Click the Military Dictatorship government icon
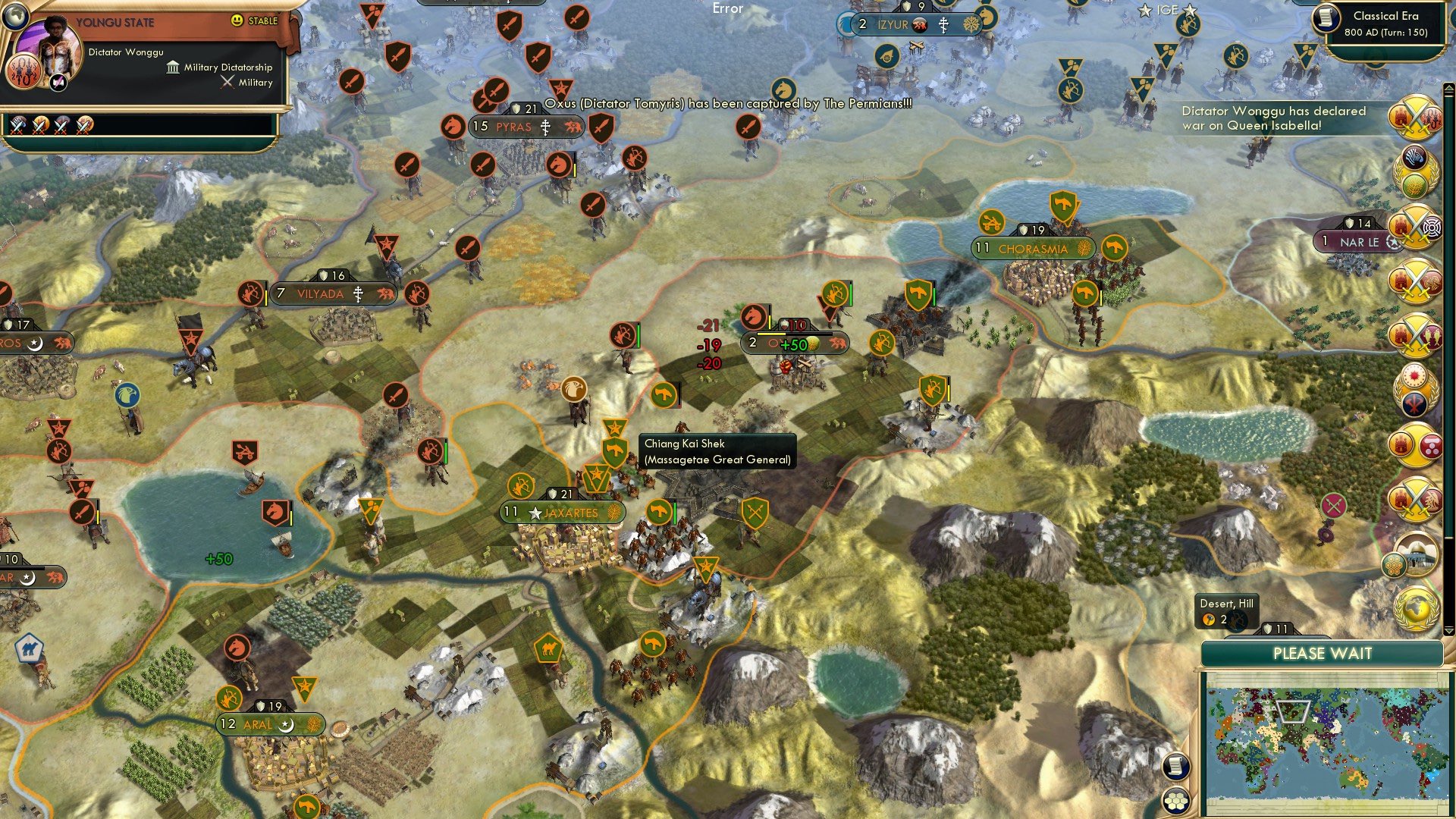The image size is (1456, 819). tap(174, 68)
